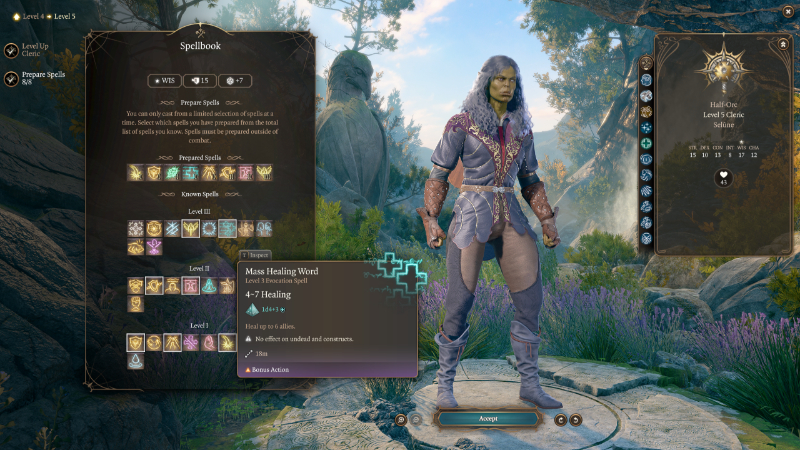Rotate the character left

[560, 419]
